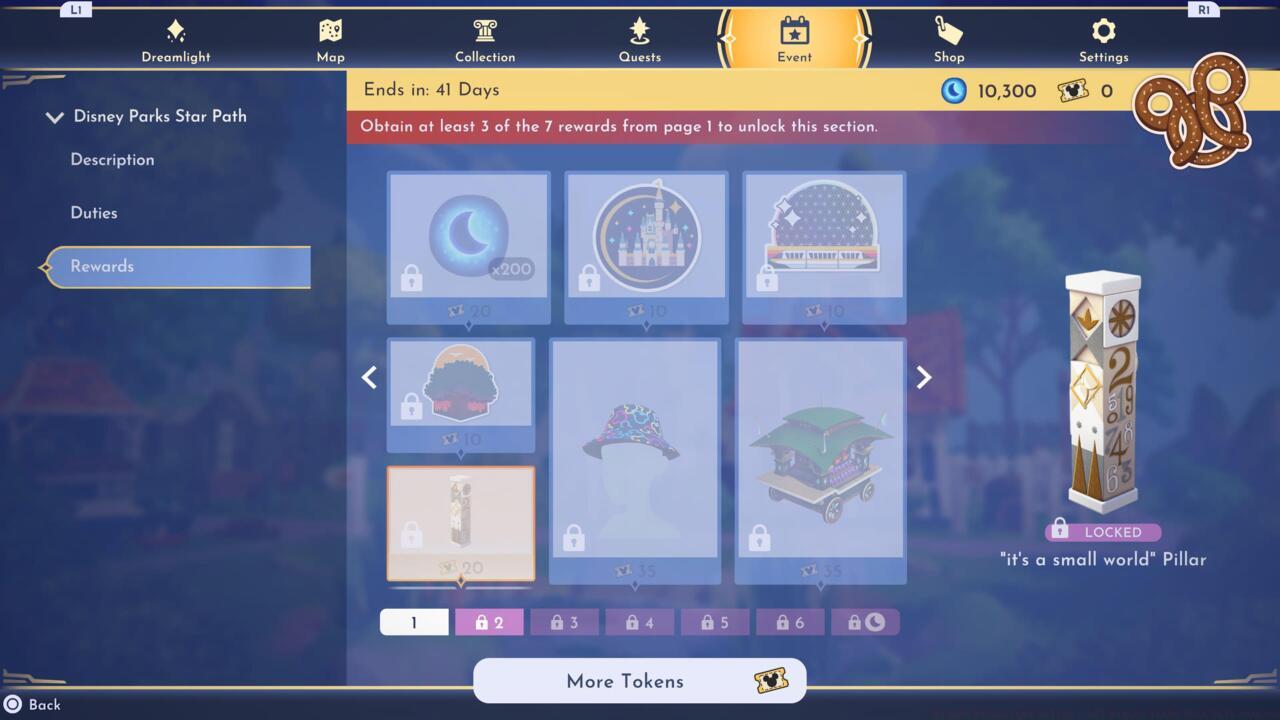Viewport: 1280px width, 720px height.
Task: Open the Shop
Action: coord(948,38)
